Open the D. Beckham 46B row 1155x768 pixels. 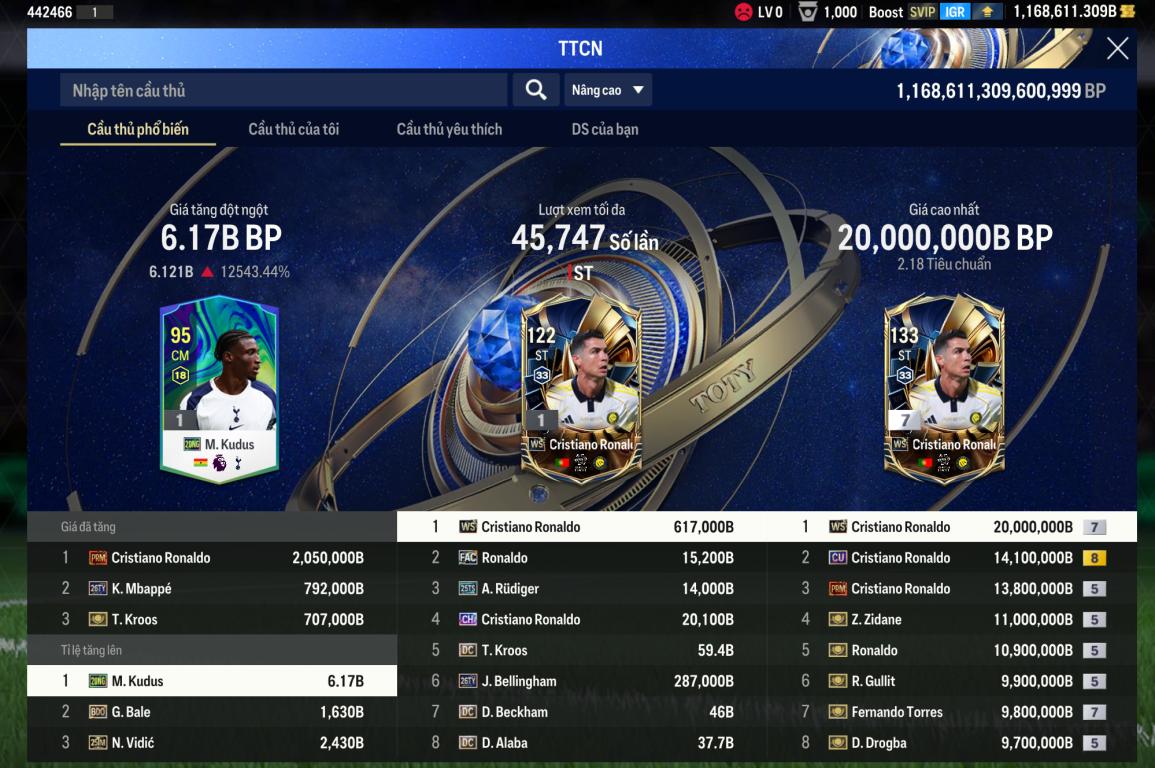[582, 712]
